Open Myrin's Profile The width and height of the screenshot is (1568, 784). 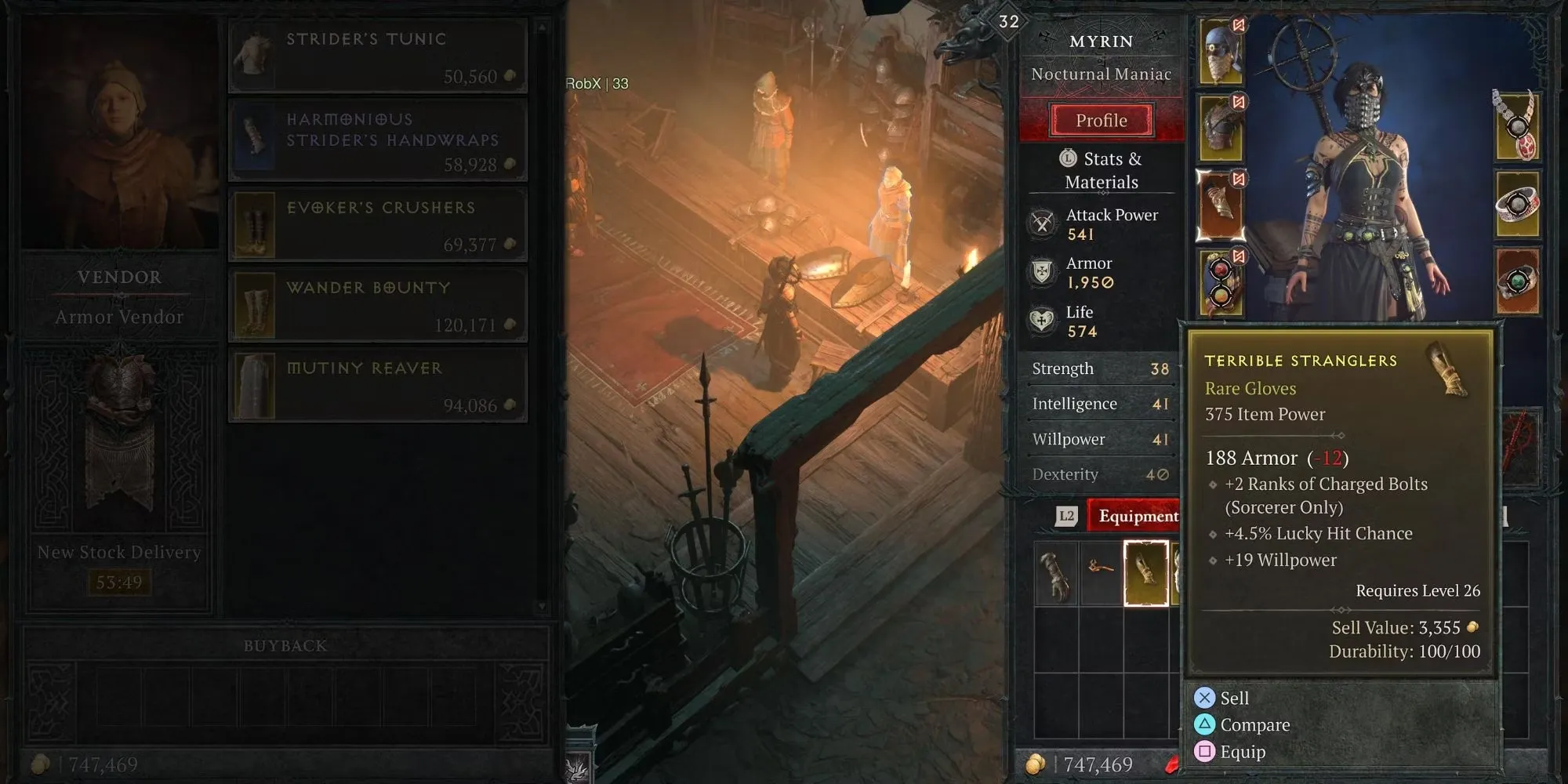1102,121
